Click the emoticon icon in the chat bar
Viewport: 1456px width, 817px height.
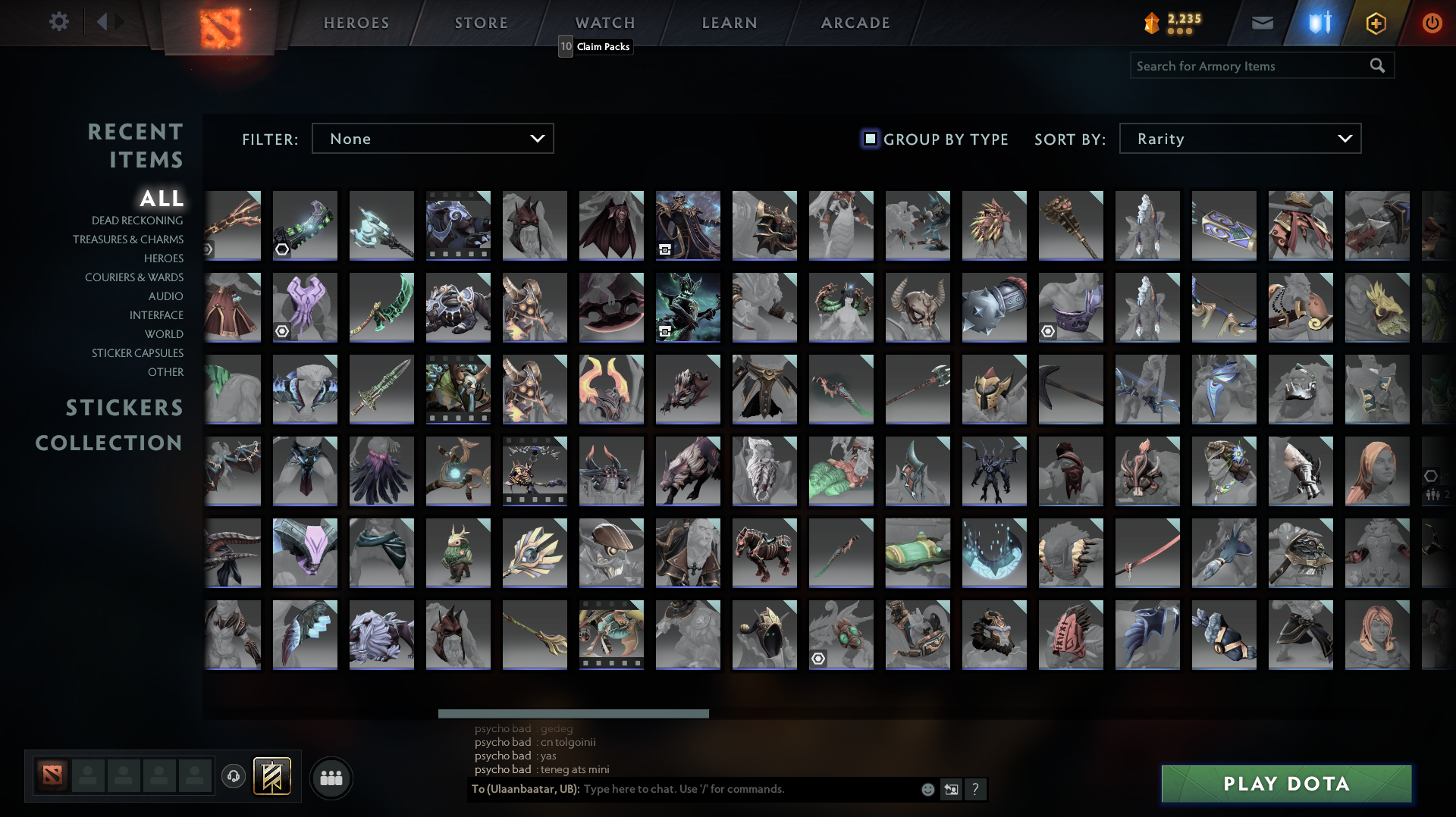point(927,789)
